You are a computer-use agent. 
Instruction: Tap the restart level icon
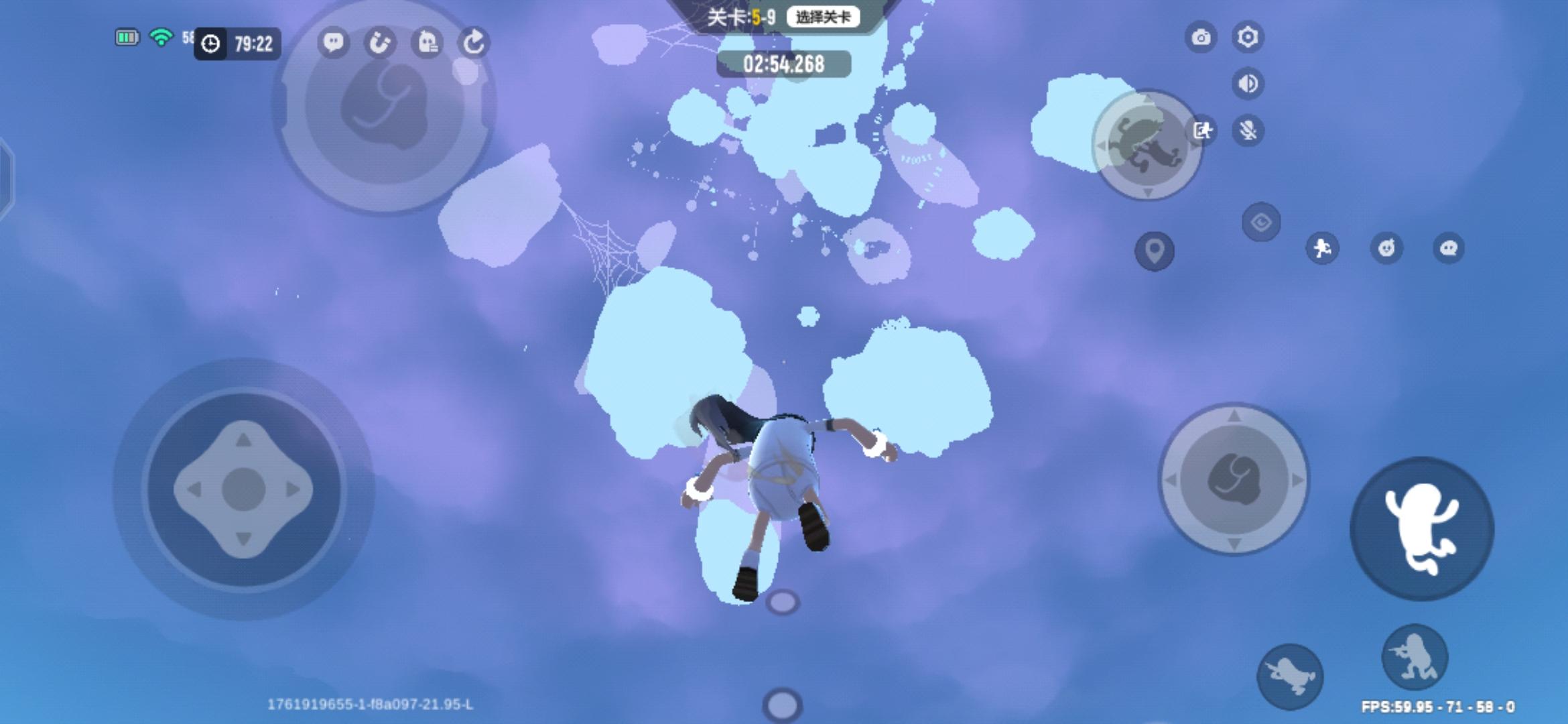point(474,43)
